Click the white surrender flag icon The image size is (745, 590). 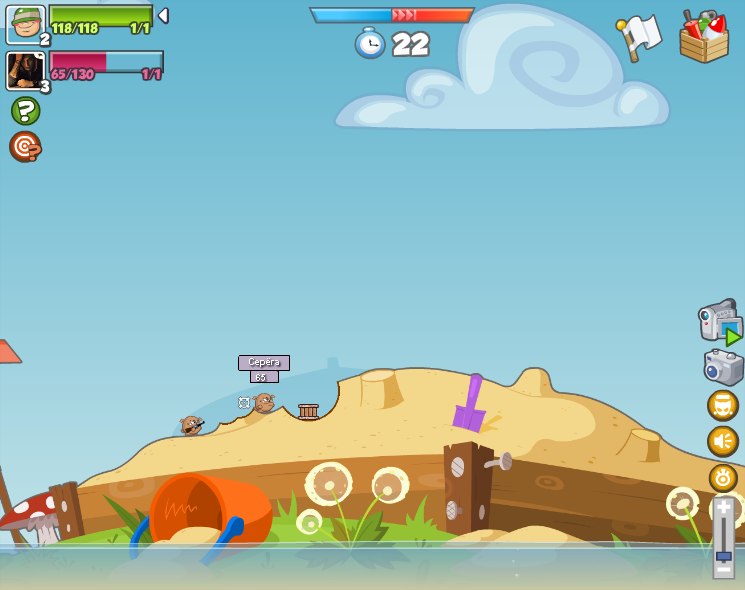[639, 37]
